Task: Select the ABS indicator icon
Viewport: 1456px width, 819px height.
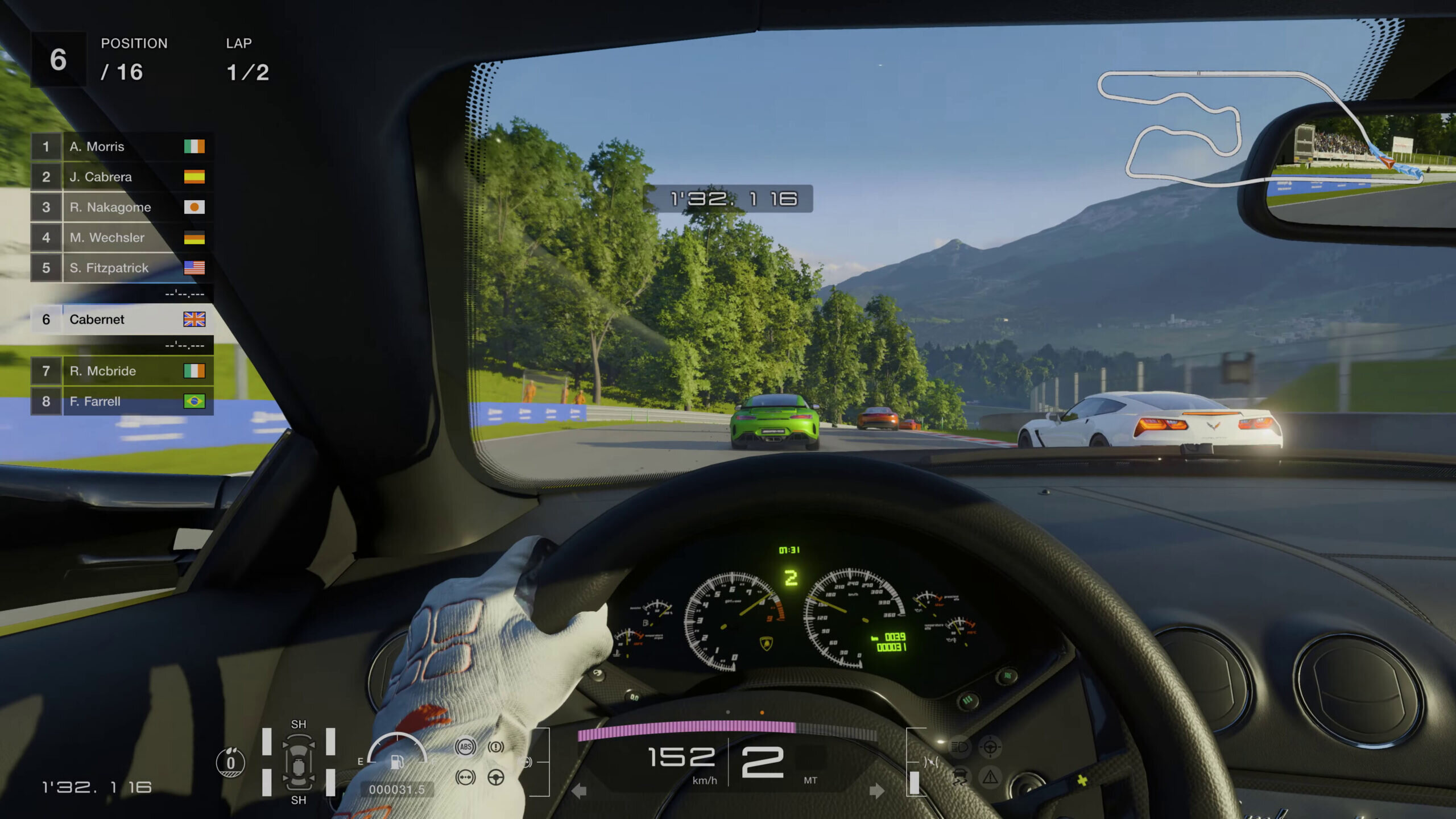Action: point(465,747)
